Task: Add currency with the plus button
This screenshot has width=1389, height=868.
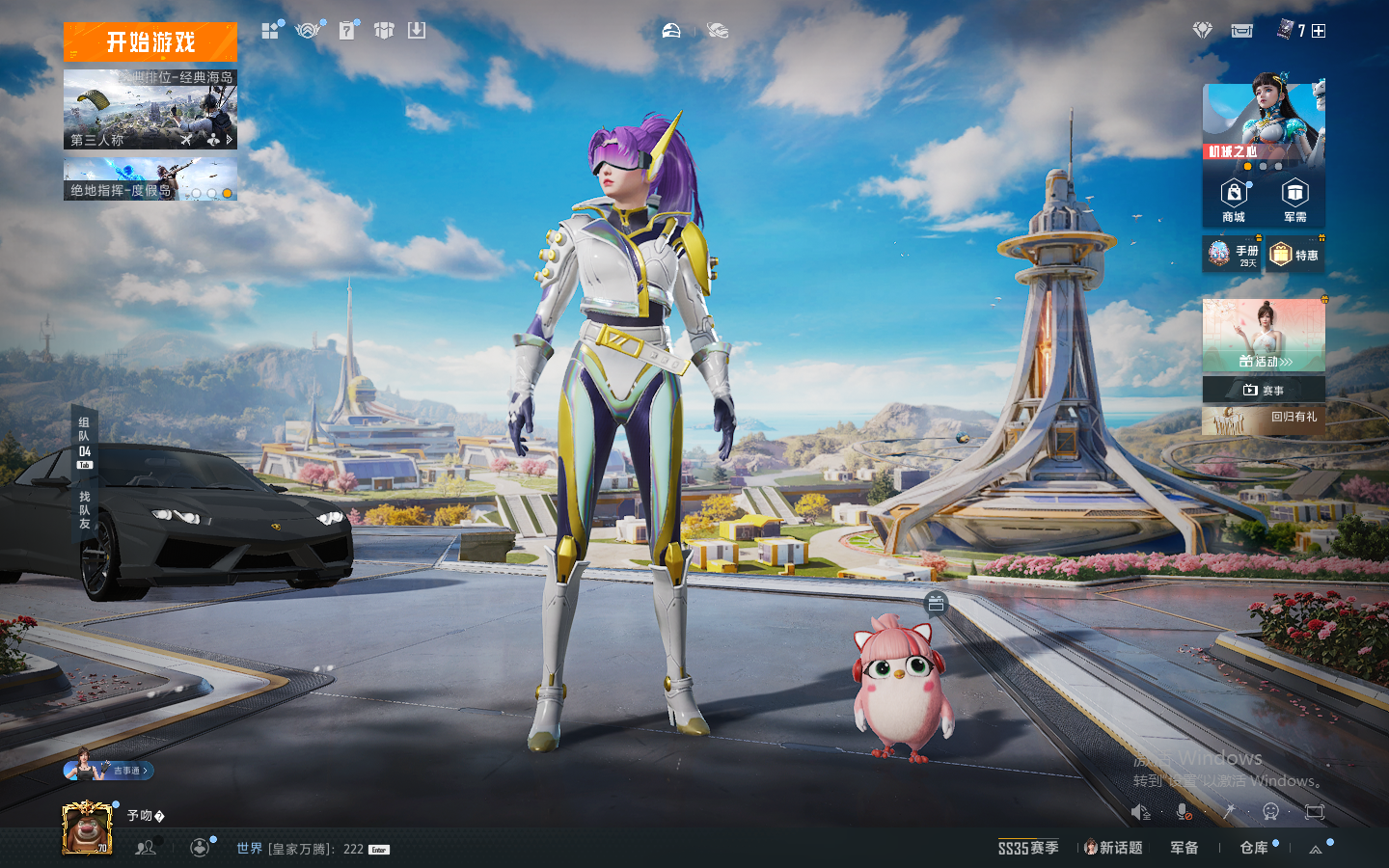Action: [1319, 31]
